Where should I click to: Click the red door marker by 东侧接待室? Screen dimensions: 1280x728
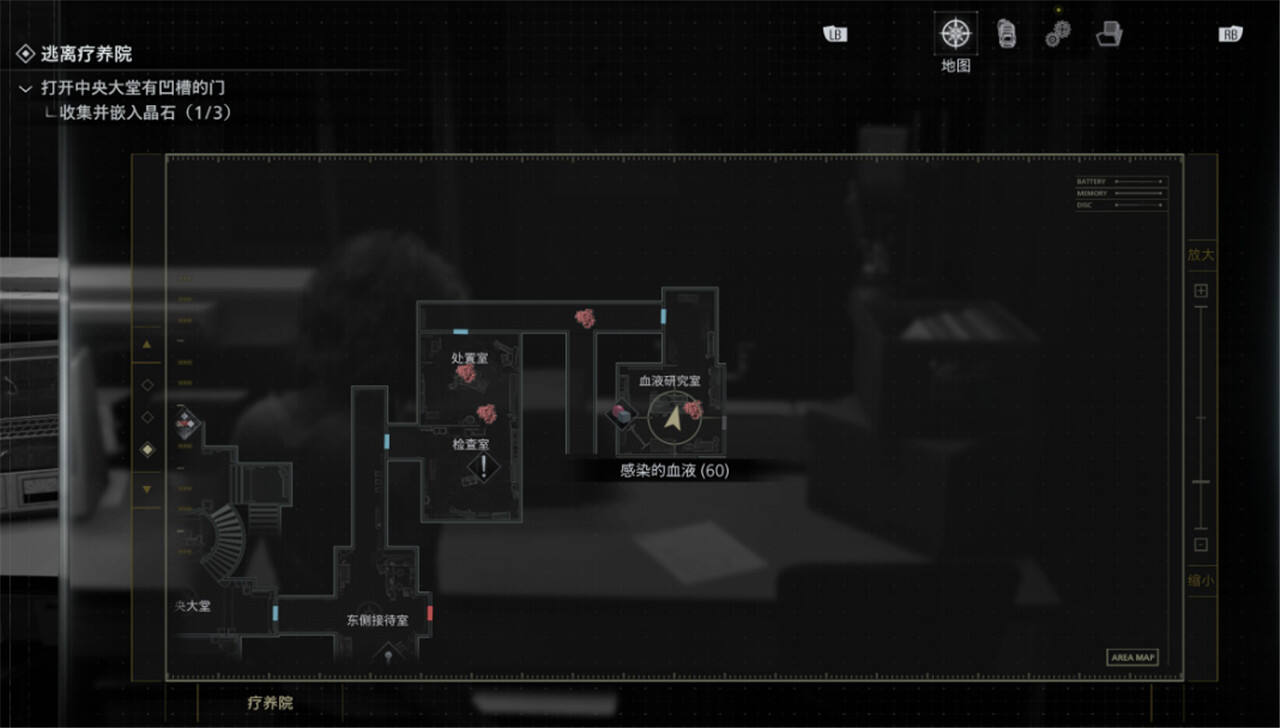coord(430,612)
